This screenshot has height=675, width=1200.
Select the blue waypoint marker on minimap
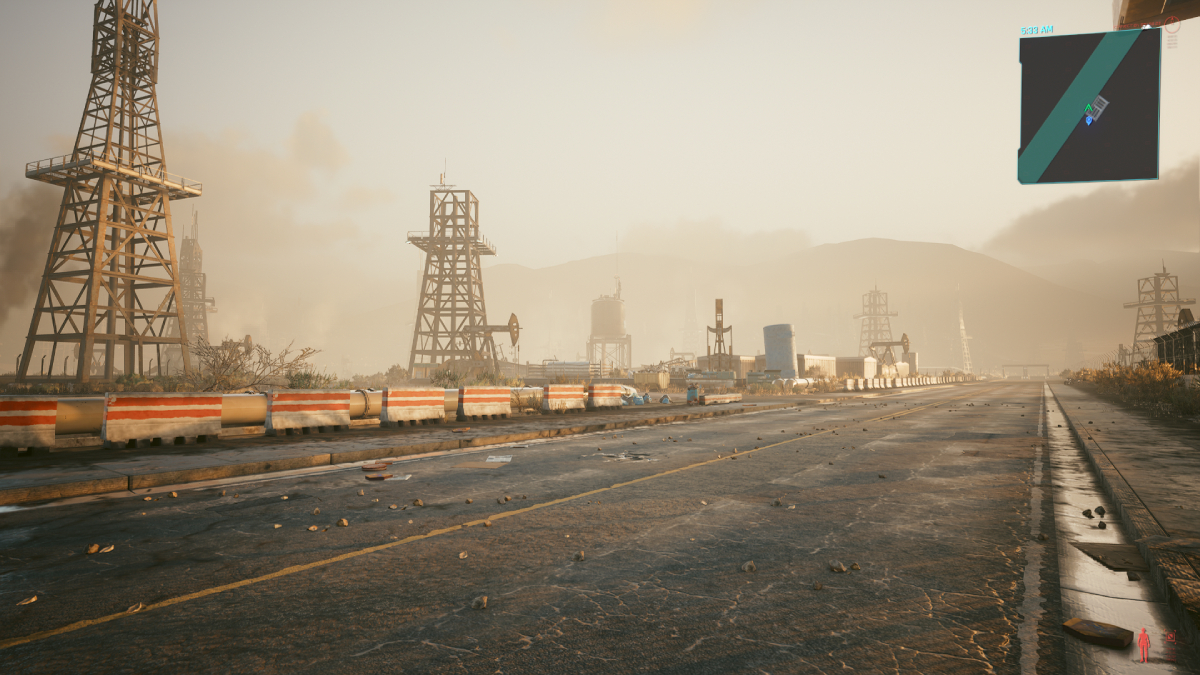(x=1089, y=120)
